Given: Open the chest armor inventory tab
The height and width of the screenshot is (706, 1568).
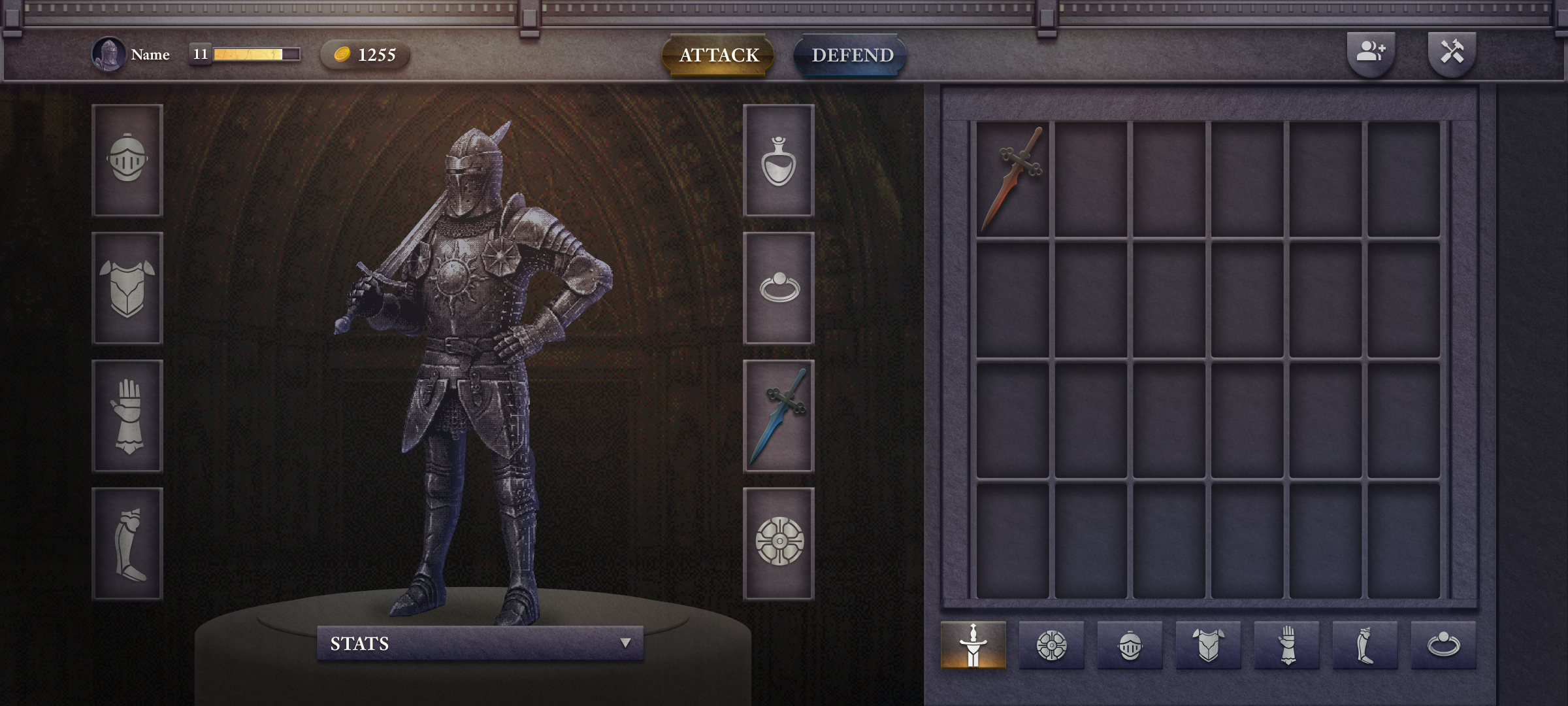Looking at the screenshot, I should pos(1208,645).
